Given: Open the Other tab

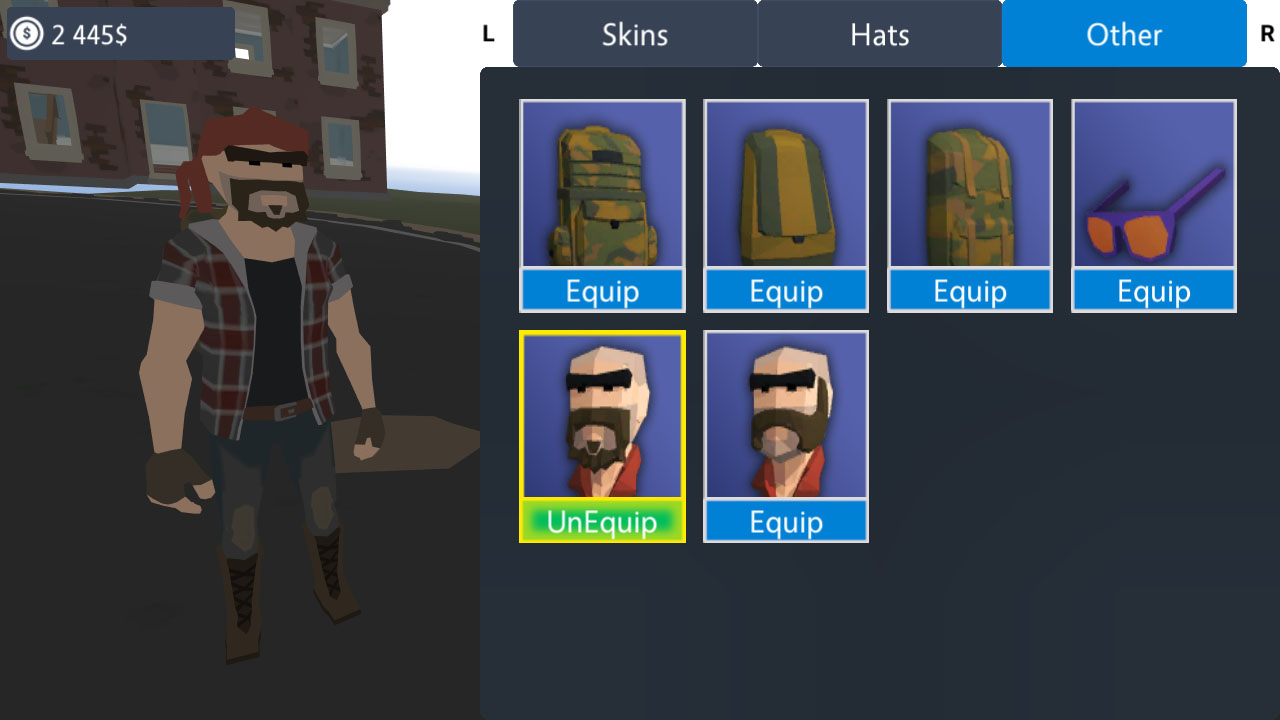Looking at the screenshot, I should 1123,34.
